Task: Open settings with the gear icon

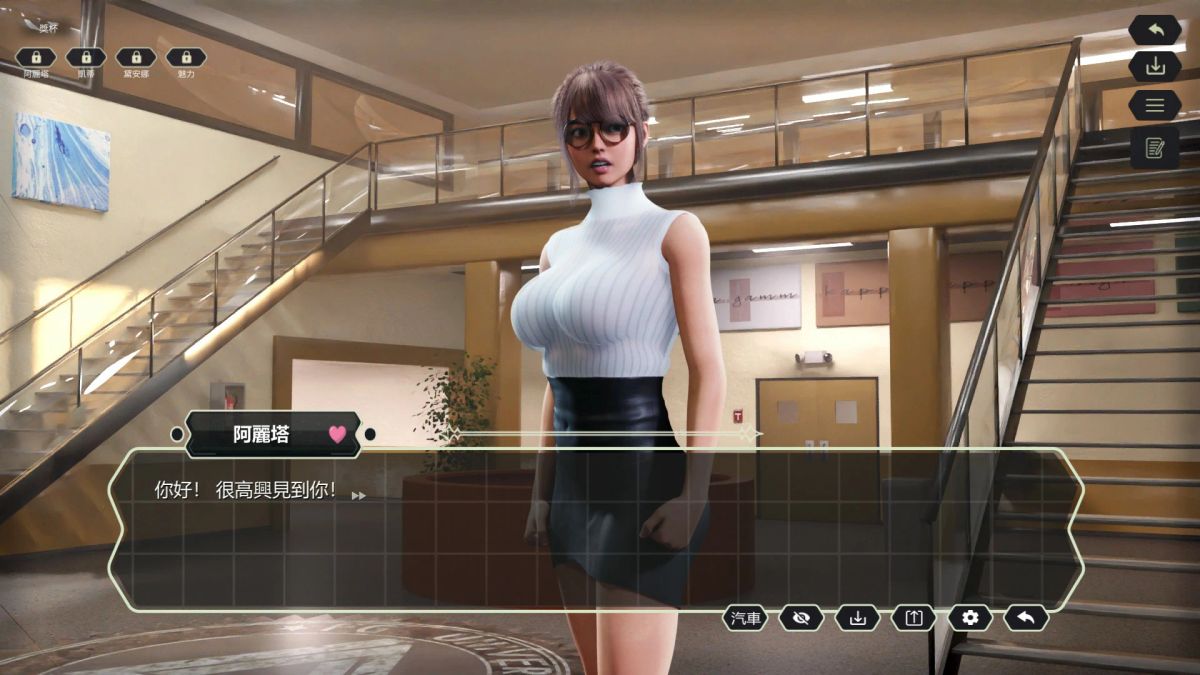Action: (x=969, y=618)
